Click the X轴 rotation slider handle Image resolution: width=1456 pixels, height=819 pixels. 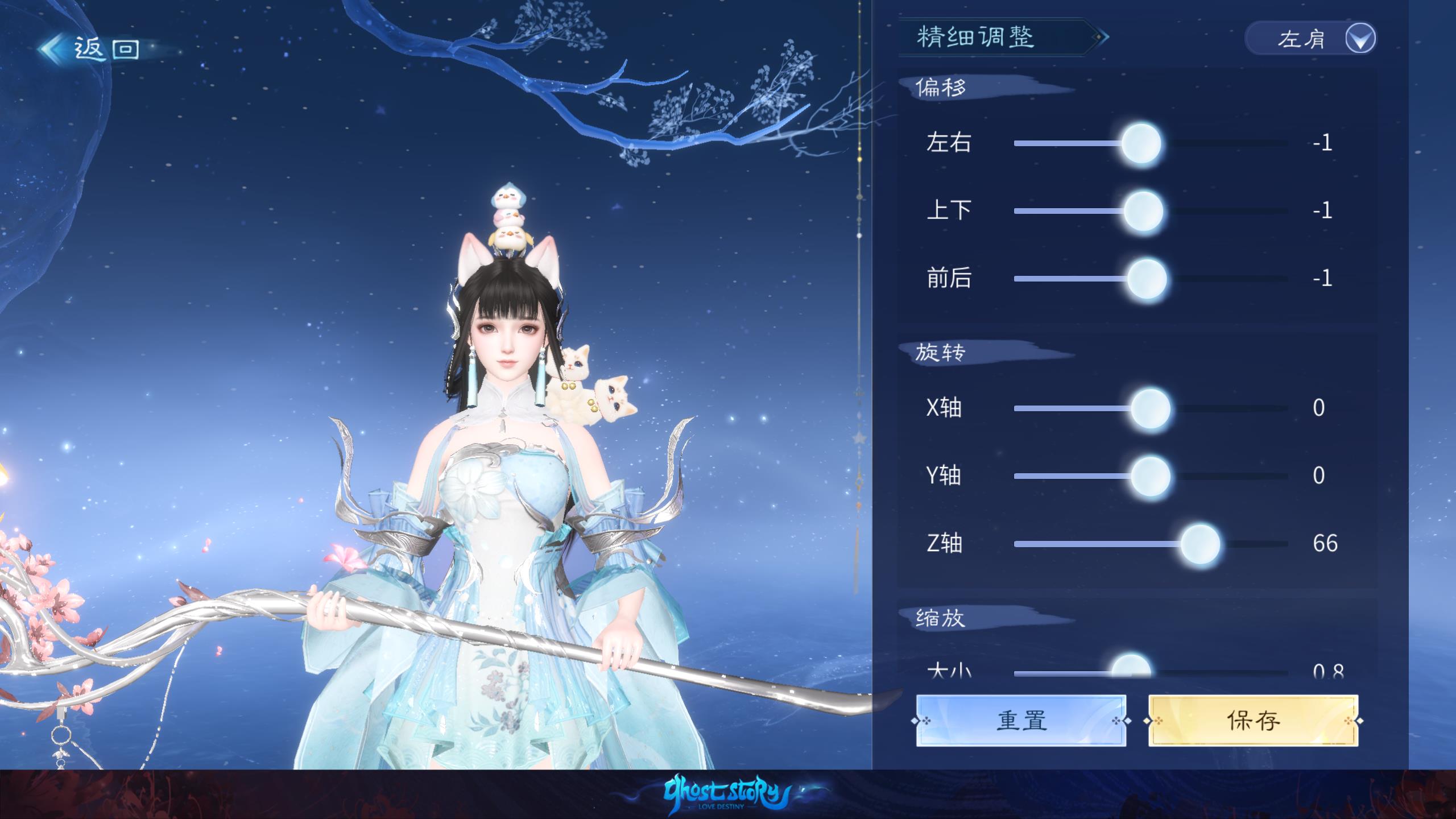click(1150, 408)
